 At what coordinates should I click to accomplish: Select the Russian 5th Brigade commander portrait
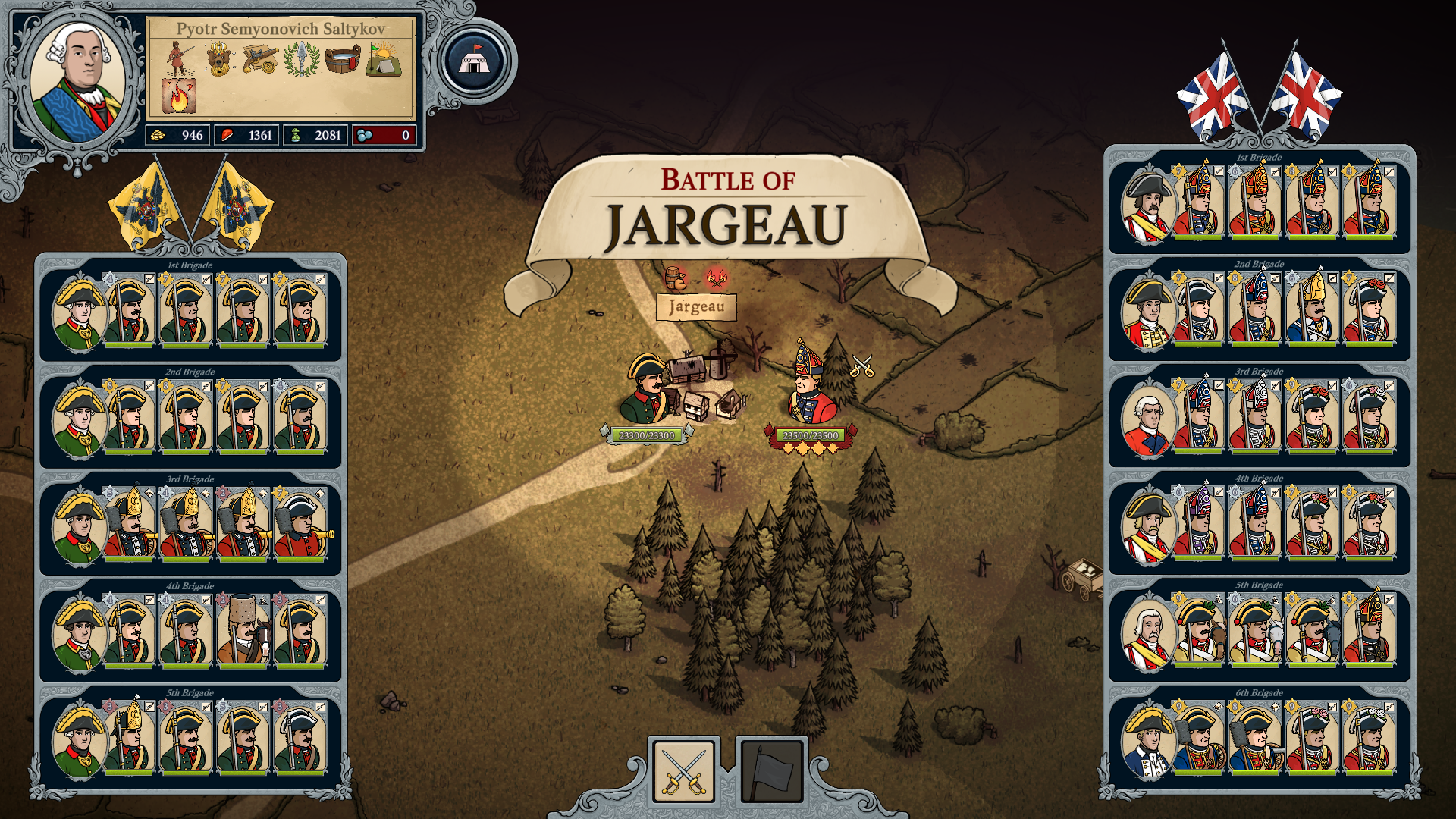pyautogui.click(x=79, y=741)
